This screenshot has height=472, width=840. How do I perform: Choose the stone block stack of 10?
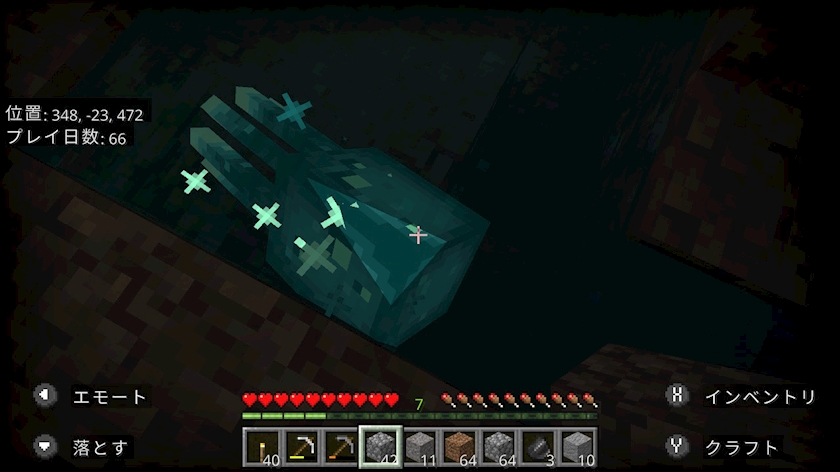pos(577,447)
